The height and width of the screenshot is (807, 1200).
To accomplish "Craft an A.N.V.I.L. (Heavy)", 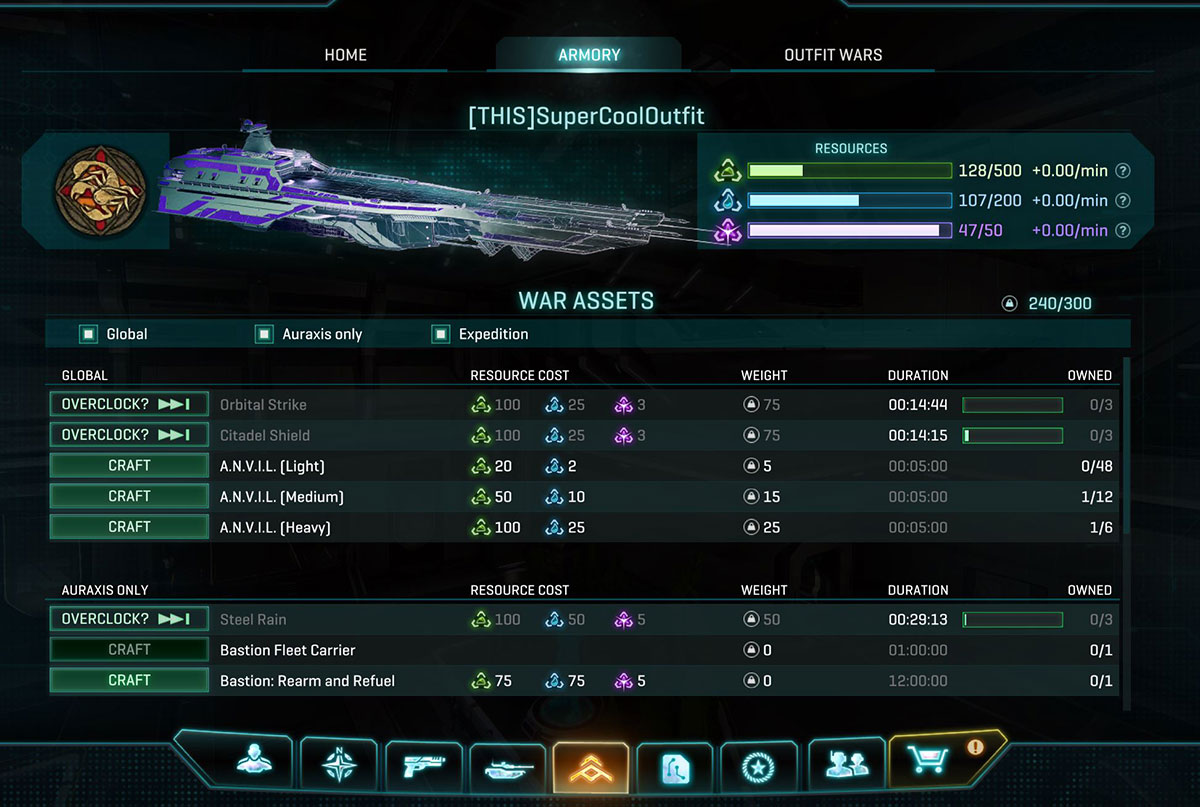I will pos(129,527).
